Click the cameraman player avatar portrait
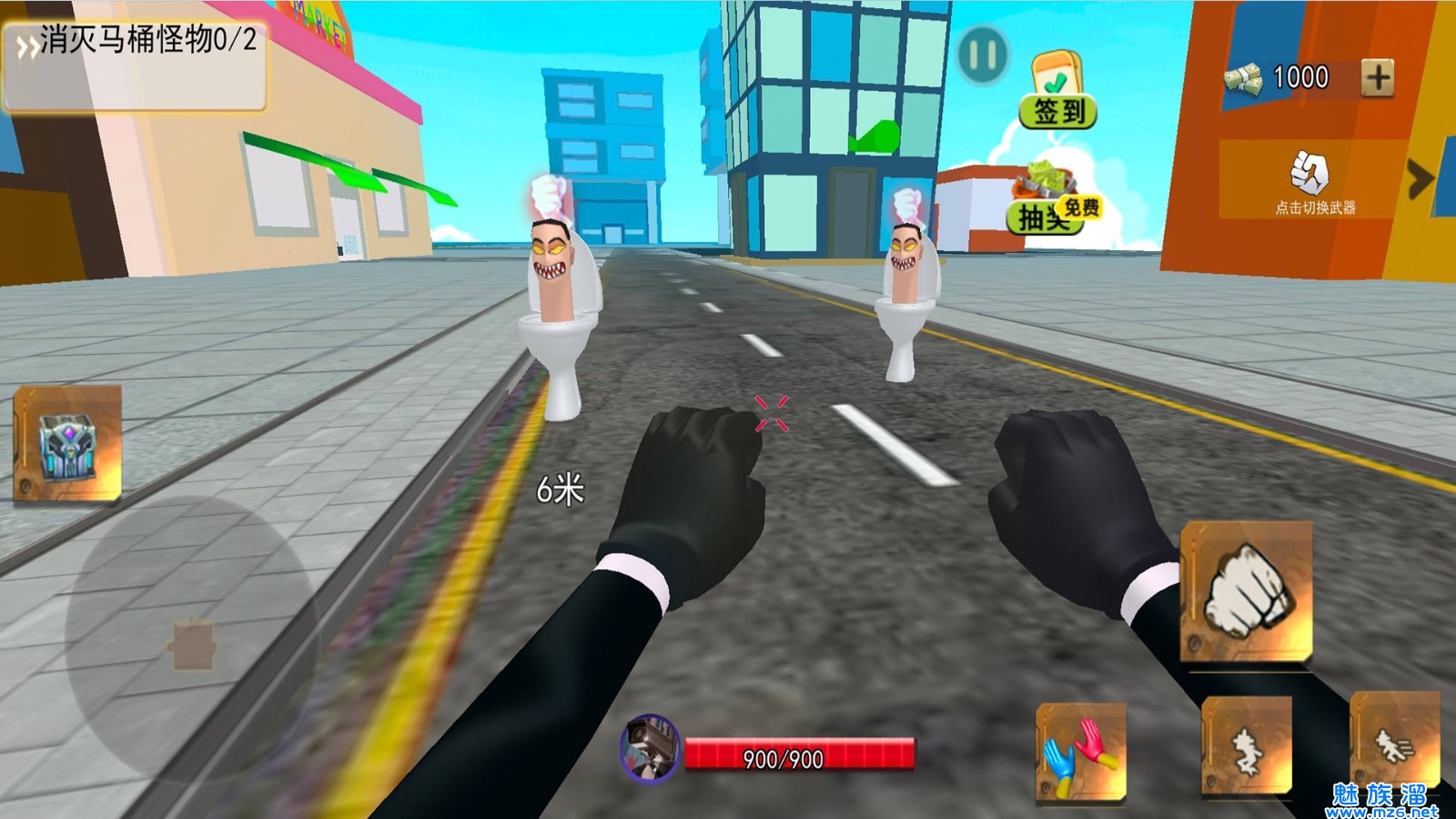This screenshot has width=1456, height=819. coord(650,748)
